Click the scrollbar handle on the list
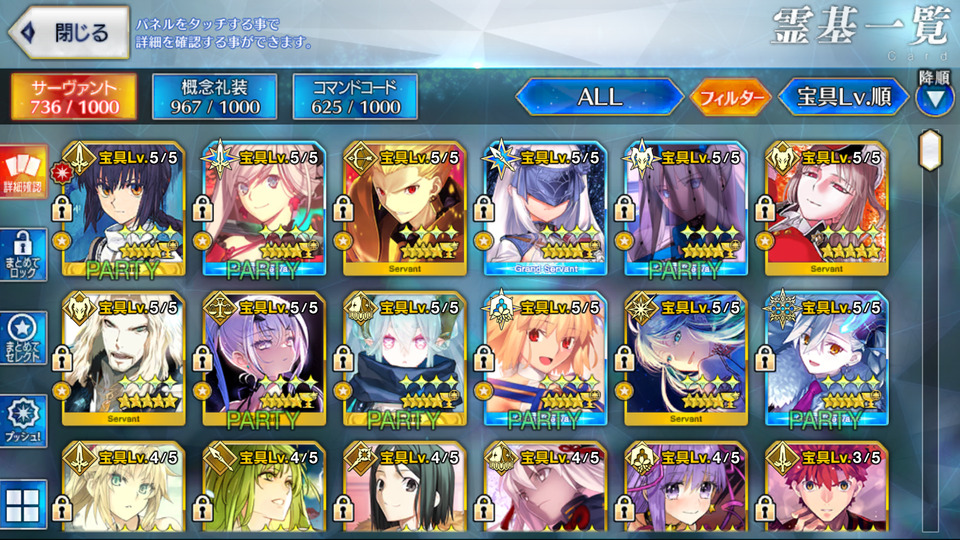 pyautogui.click(x=931, y=150)
